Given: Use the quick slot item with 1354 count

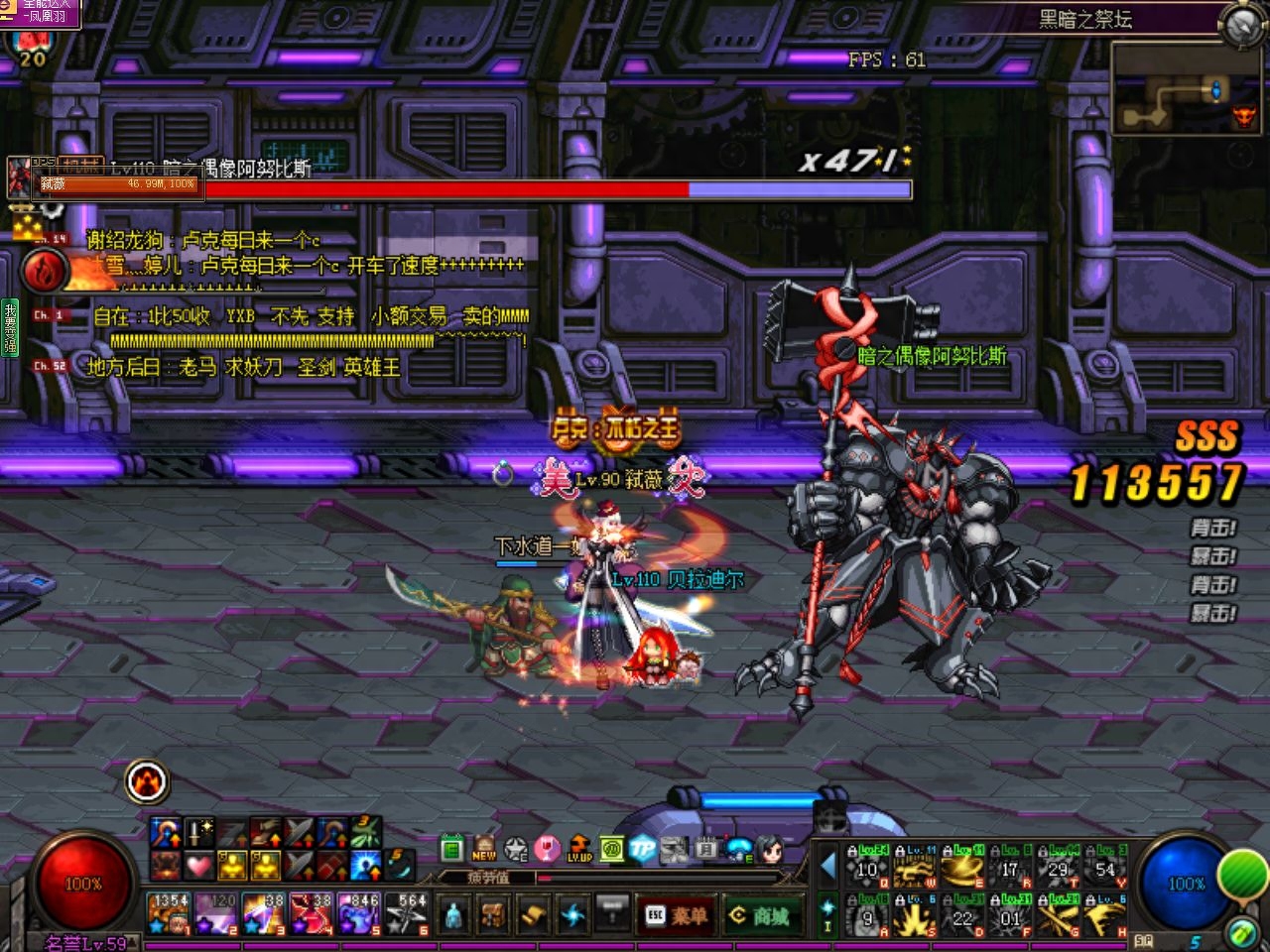Looking at the screenshot, I should (x=170, y=913).
